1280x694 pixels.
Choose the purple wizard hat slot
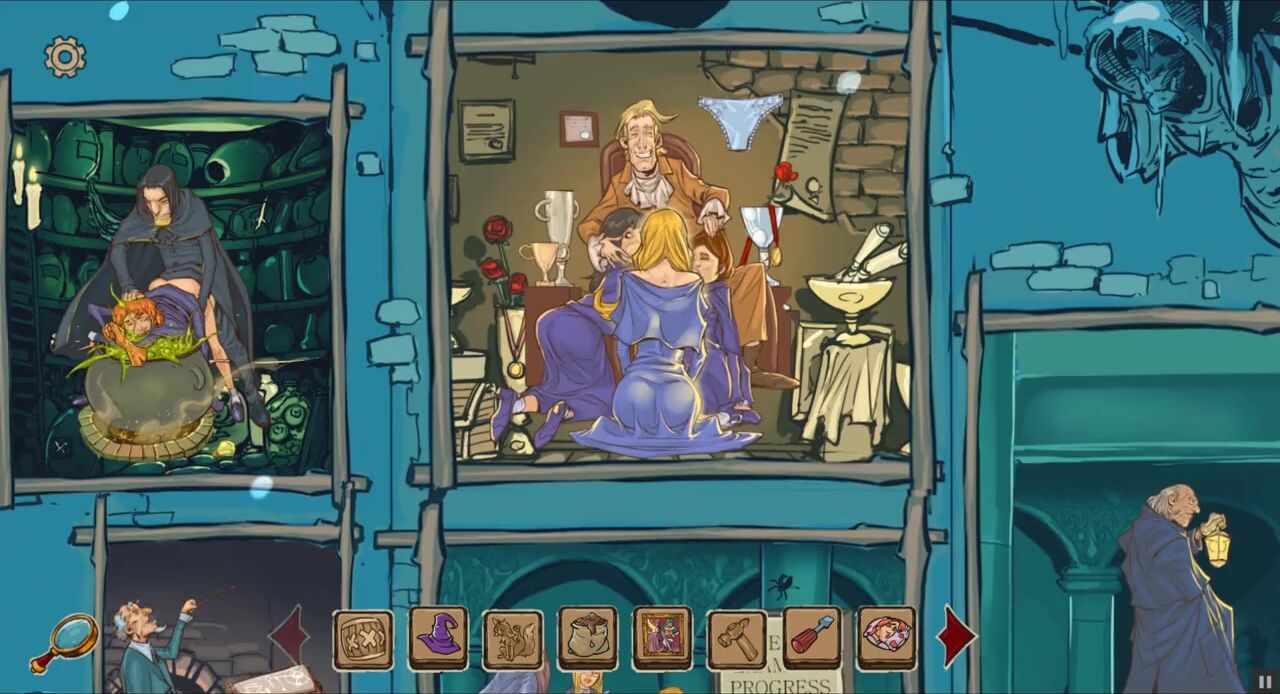click(x=438, y=638)
